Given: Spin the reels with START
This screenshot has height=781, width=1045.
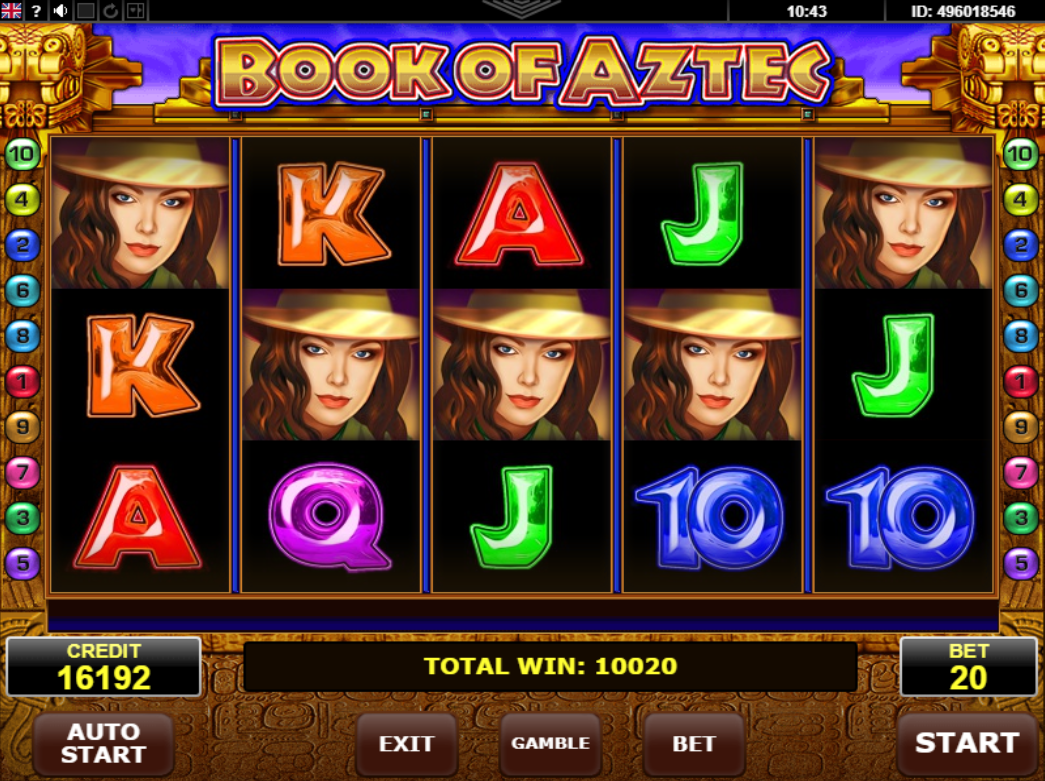Looking at the screenshot, I should (x=965, y=743).
